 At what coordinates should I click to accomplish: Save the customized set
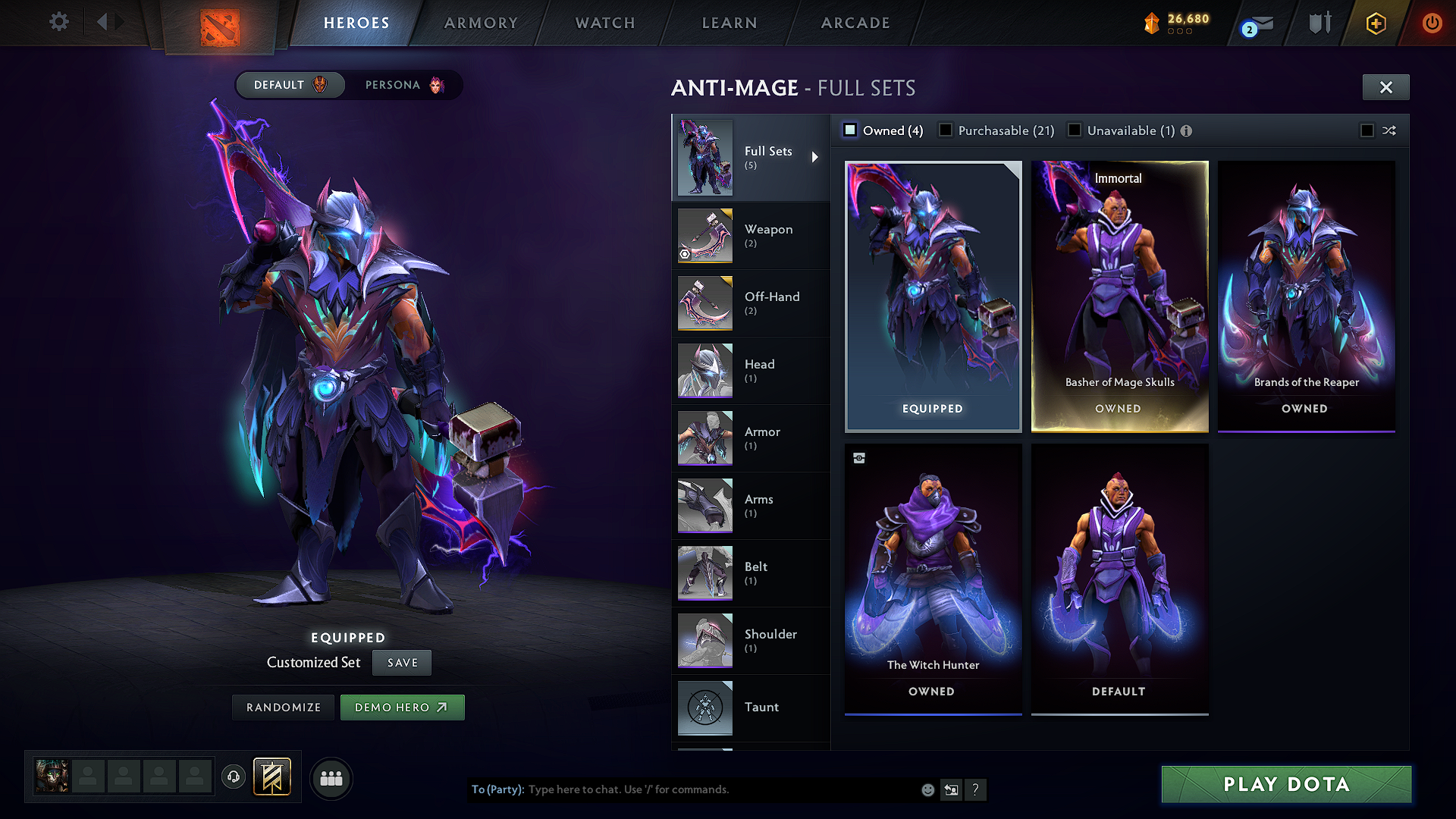pos(402,663)
